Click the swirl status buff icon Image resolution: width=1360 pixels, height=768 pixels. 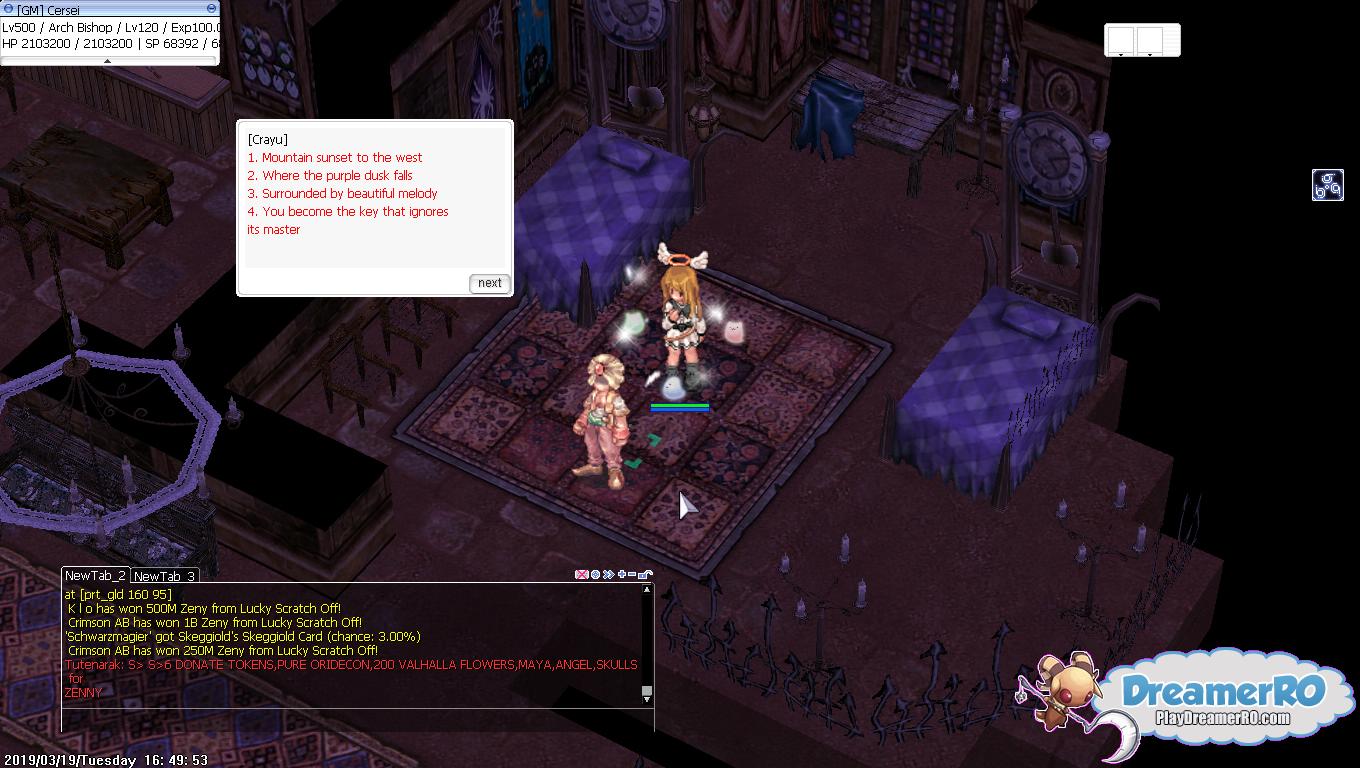[1327, 185]
